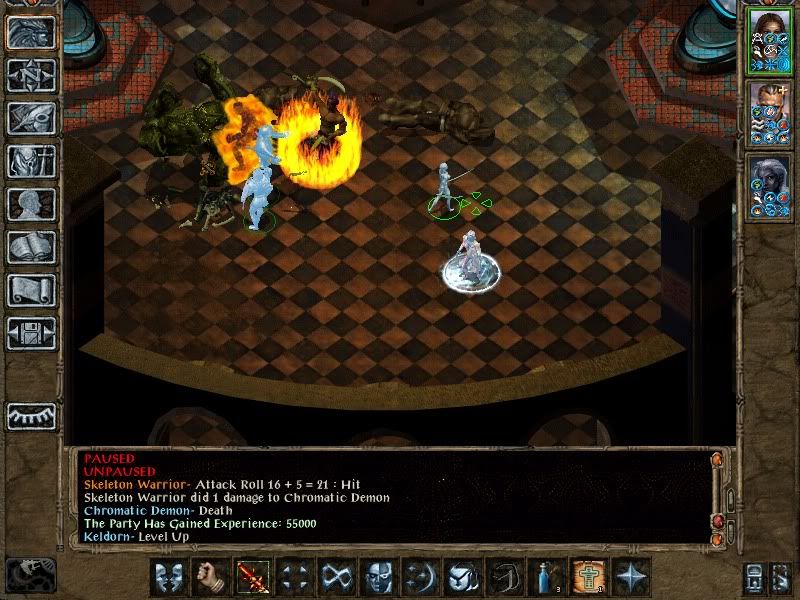Open the area map with compass icon
The width and height of the screenshot is (800, 600).
(x=31, y=76)
